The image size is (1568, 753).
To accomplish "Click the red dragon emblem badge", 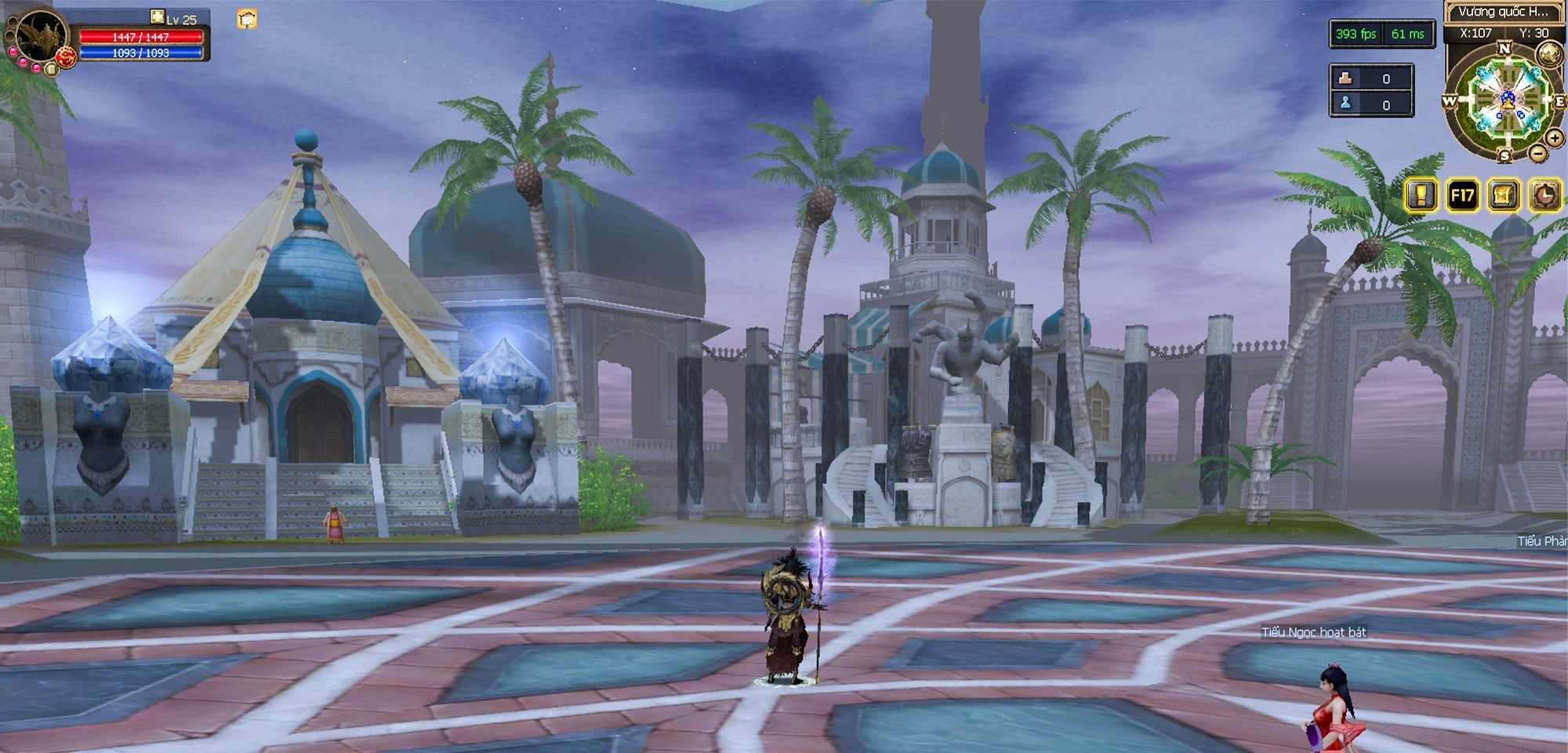I will (x=67, y=56).
